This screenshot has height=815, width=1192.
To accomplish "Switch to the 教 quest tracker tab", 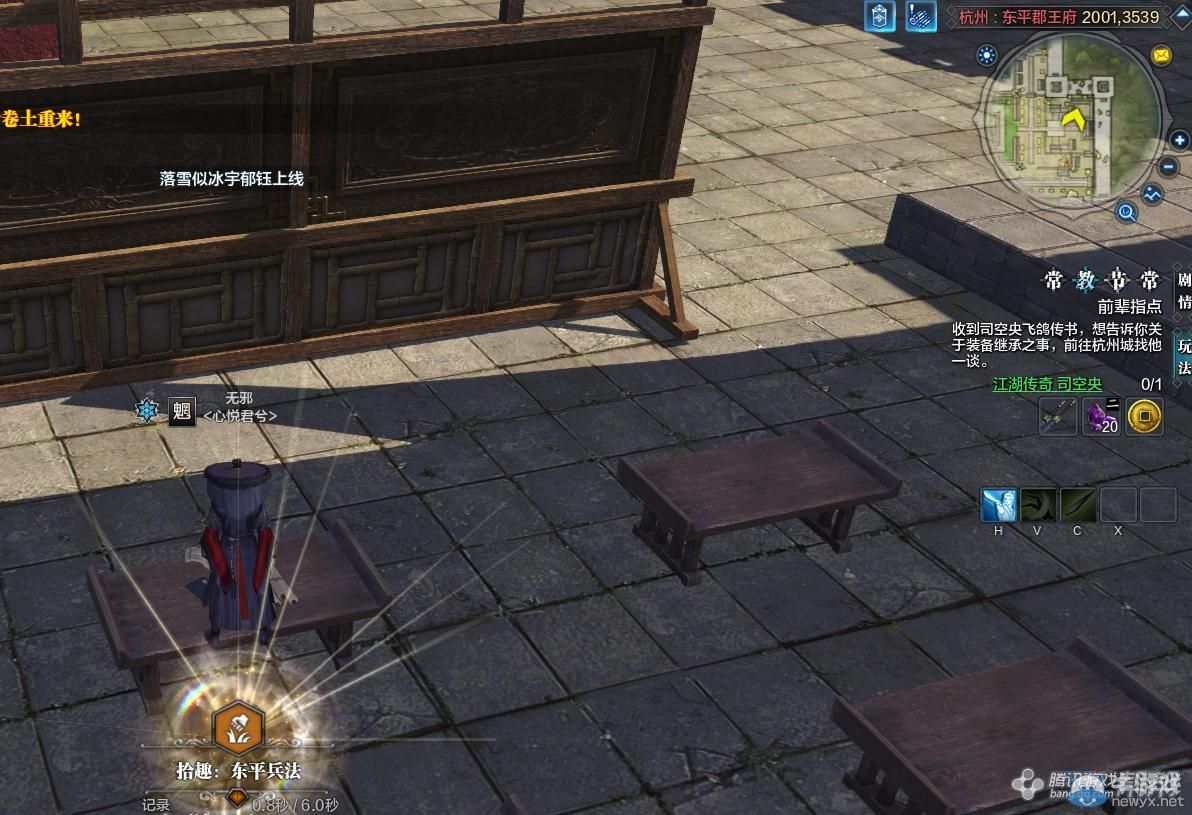I will (x=1085, y=280).
